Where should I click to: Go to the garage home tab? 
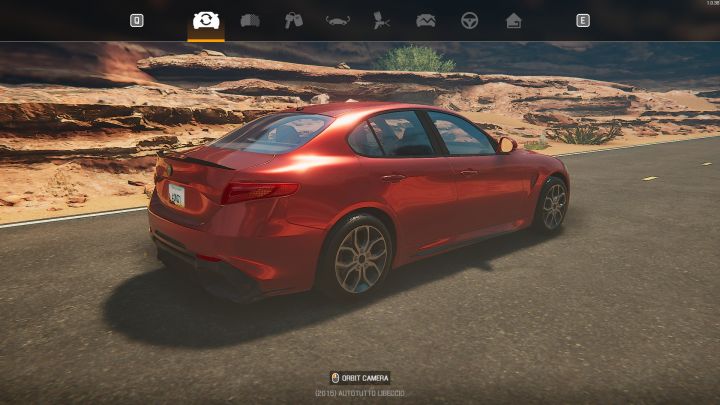click(513, 20)
